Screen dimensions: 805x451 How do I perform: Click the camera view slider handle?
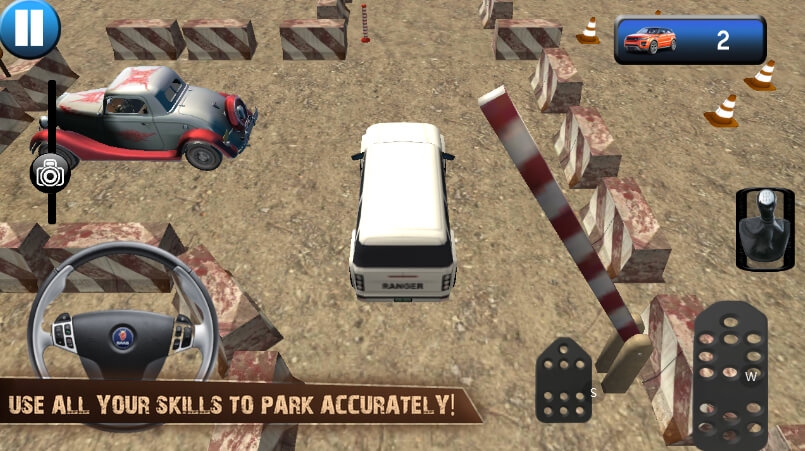pos(50,173)
